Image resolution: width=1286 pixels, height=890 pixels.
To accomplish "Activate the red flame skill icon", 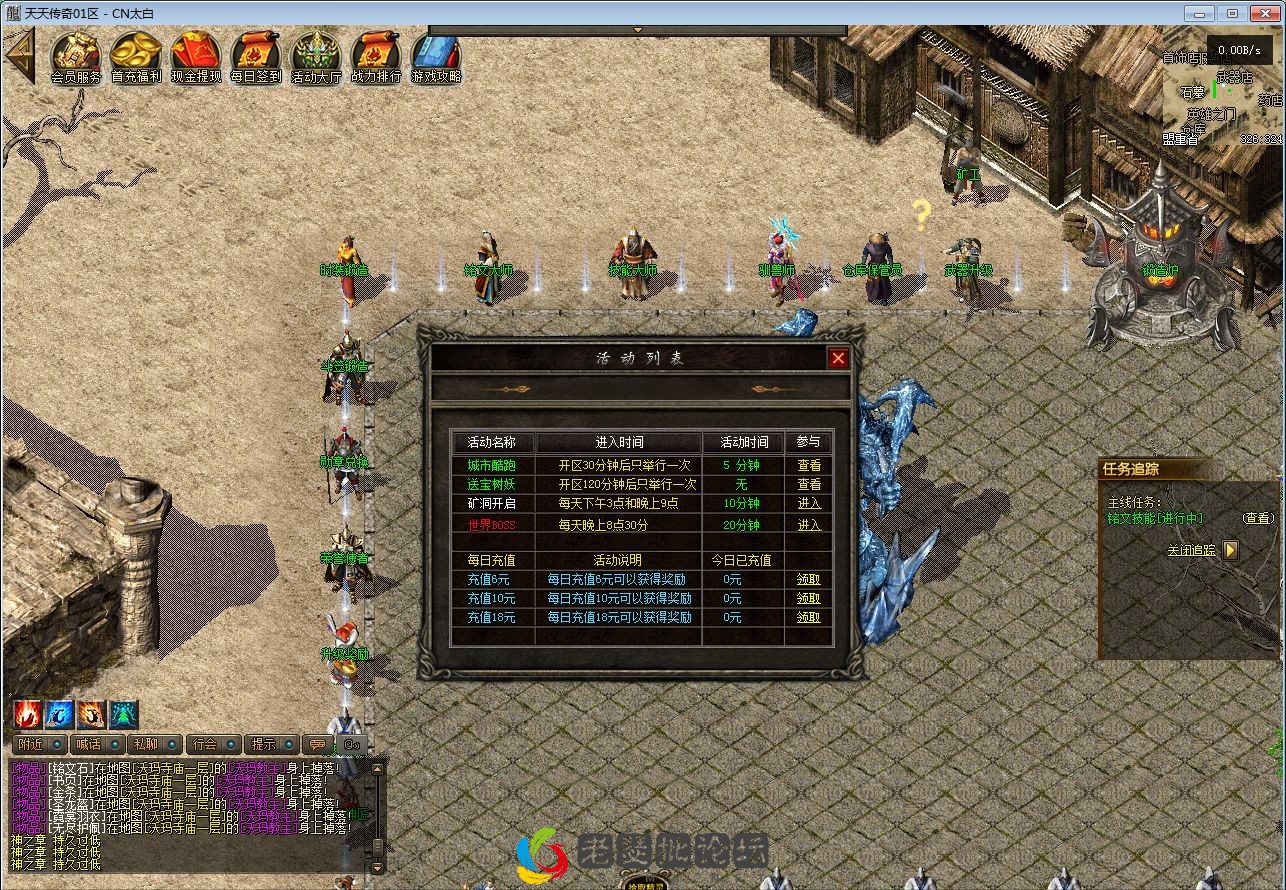I will pos(27,714).
